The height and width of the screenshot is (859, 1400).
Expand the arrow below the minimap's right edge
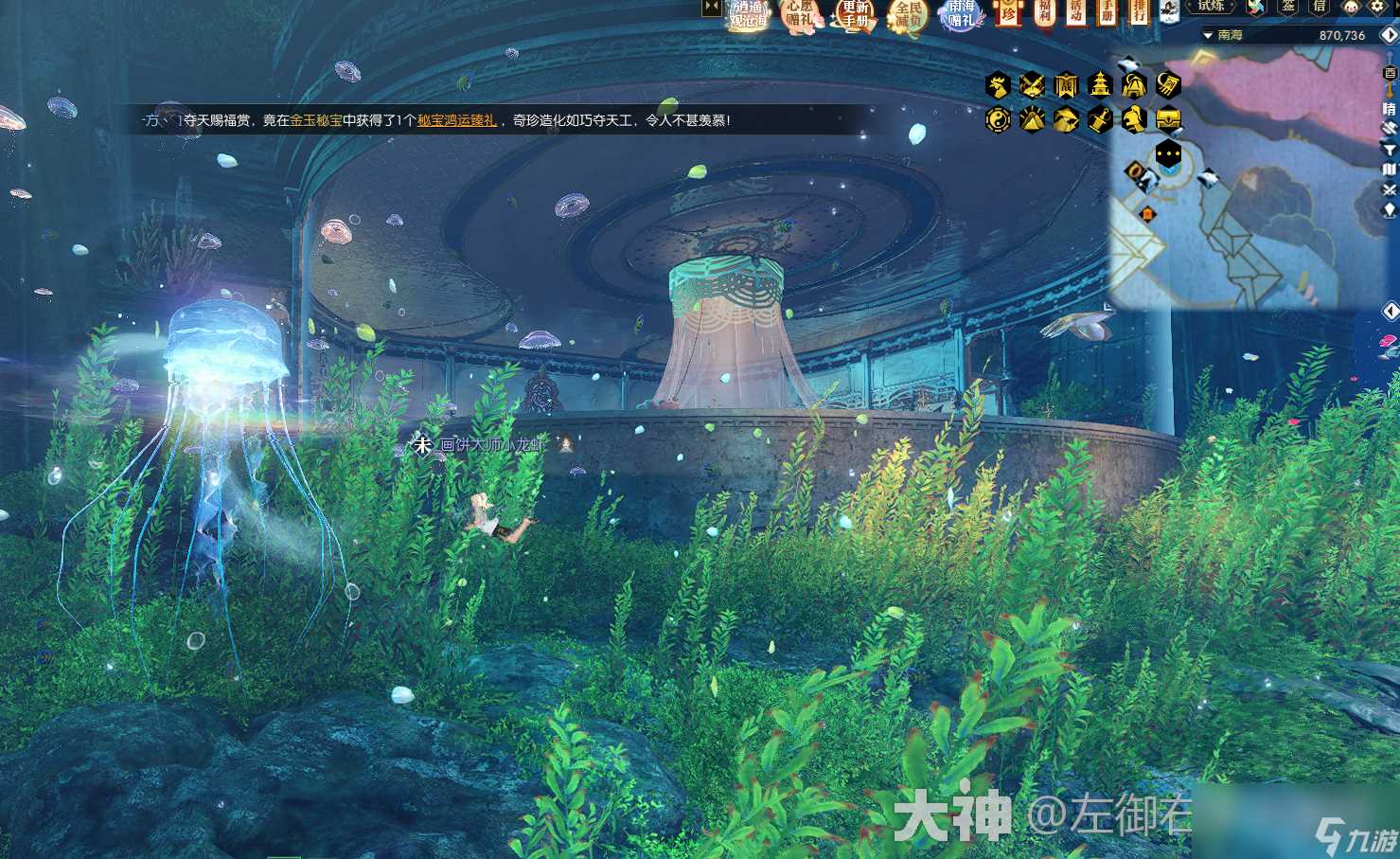[1390, 311]
